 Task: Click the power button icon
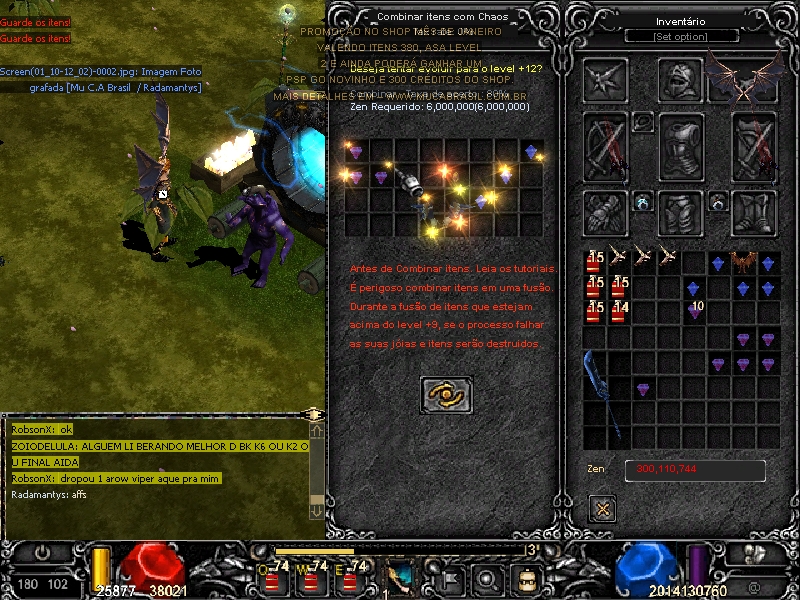click(43, 552)
